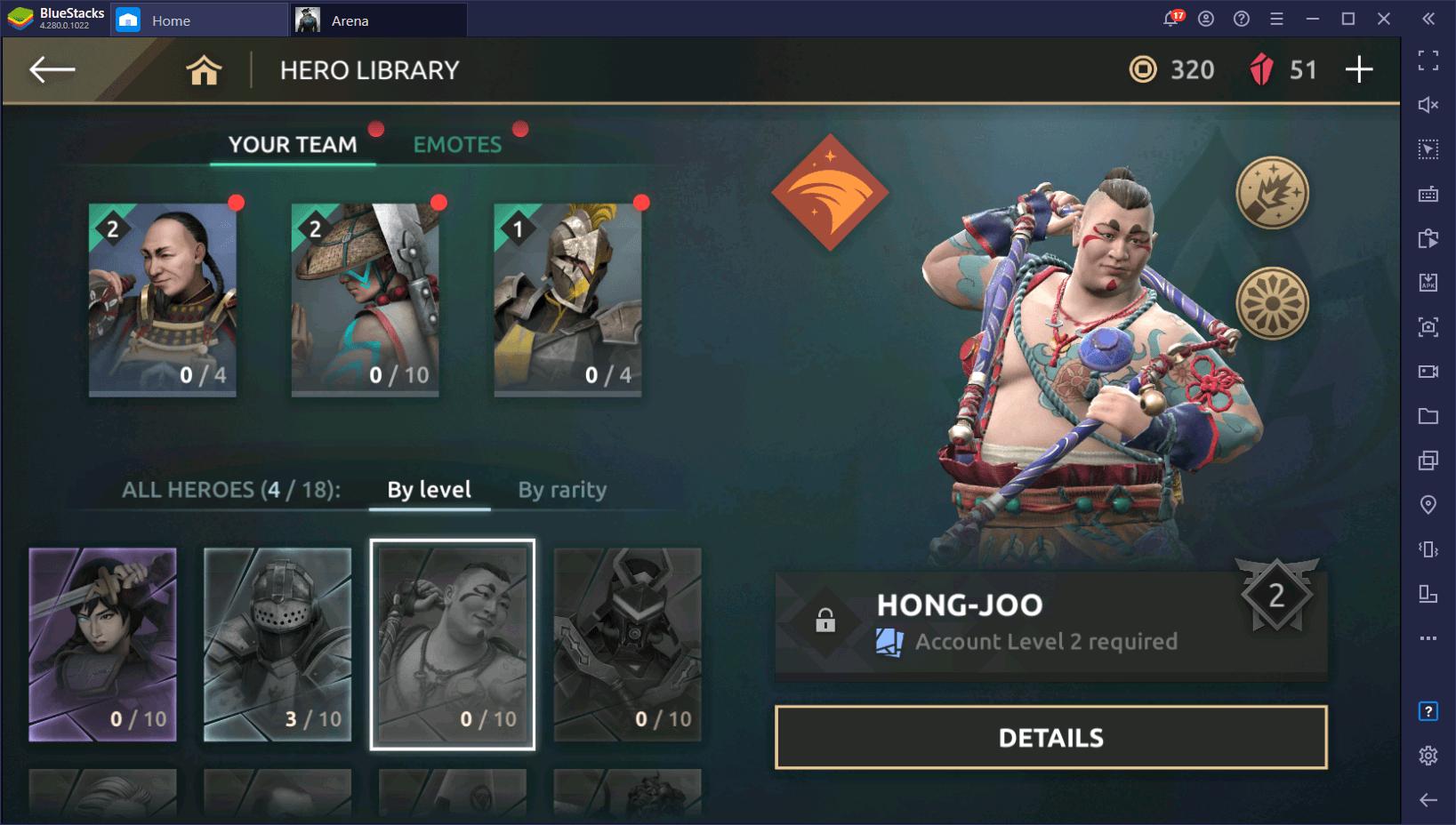The width and height of the screenshot is (1456, 825).
Task: Select the Hong-Joo hero card
Action: [453, 645]
